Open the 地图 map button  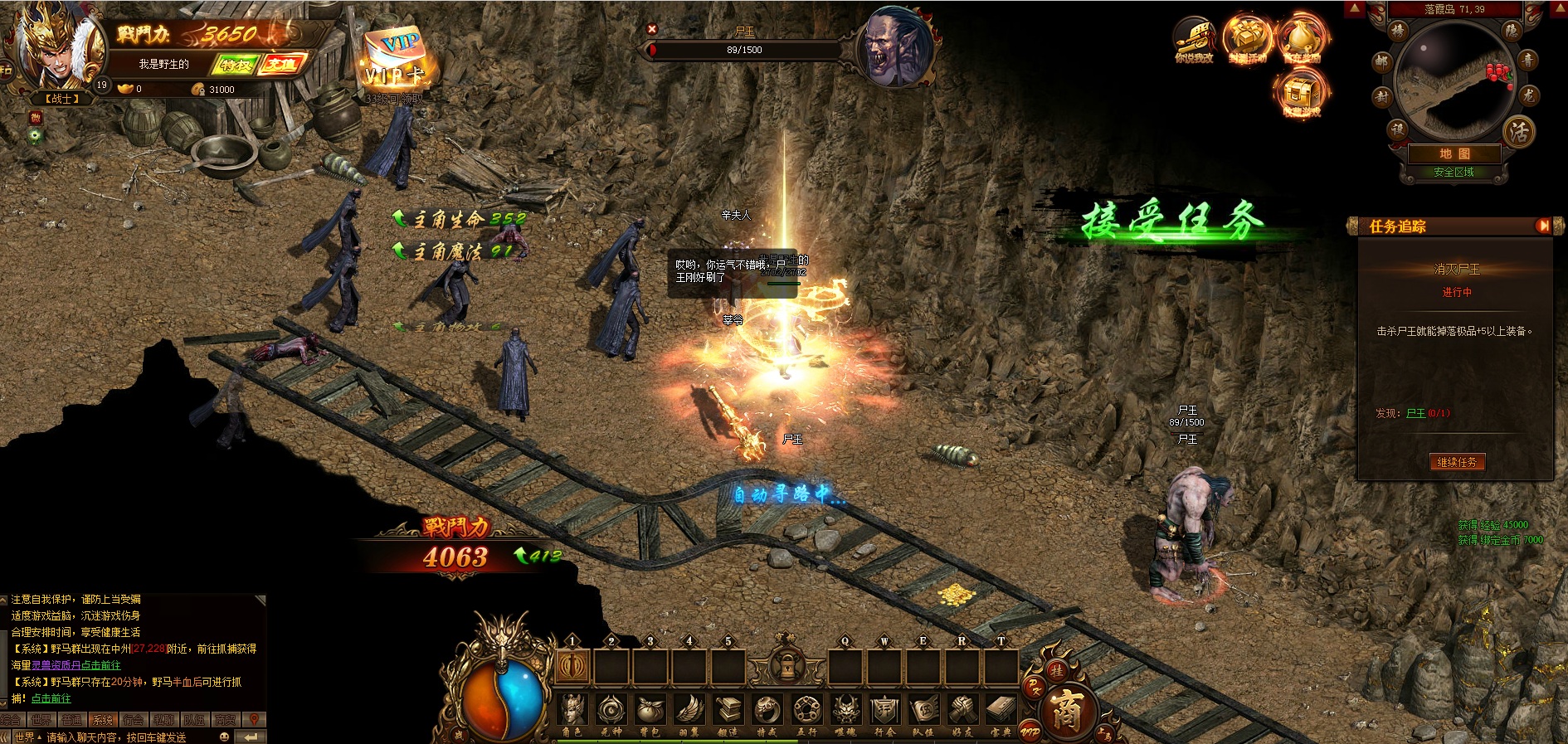pyautogui.click(x=1454, y=153)
